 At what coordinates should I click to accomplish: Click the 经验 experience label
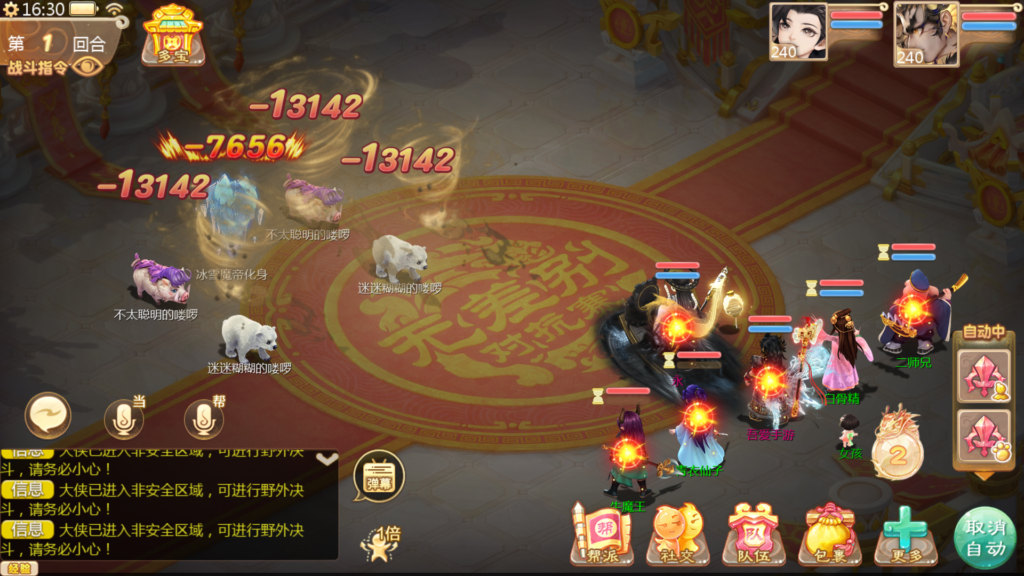click(x=20, y=568)
